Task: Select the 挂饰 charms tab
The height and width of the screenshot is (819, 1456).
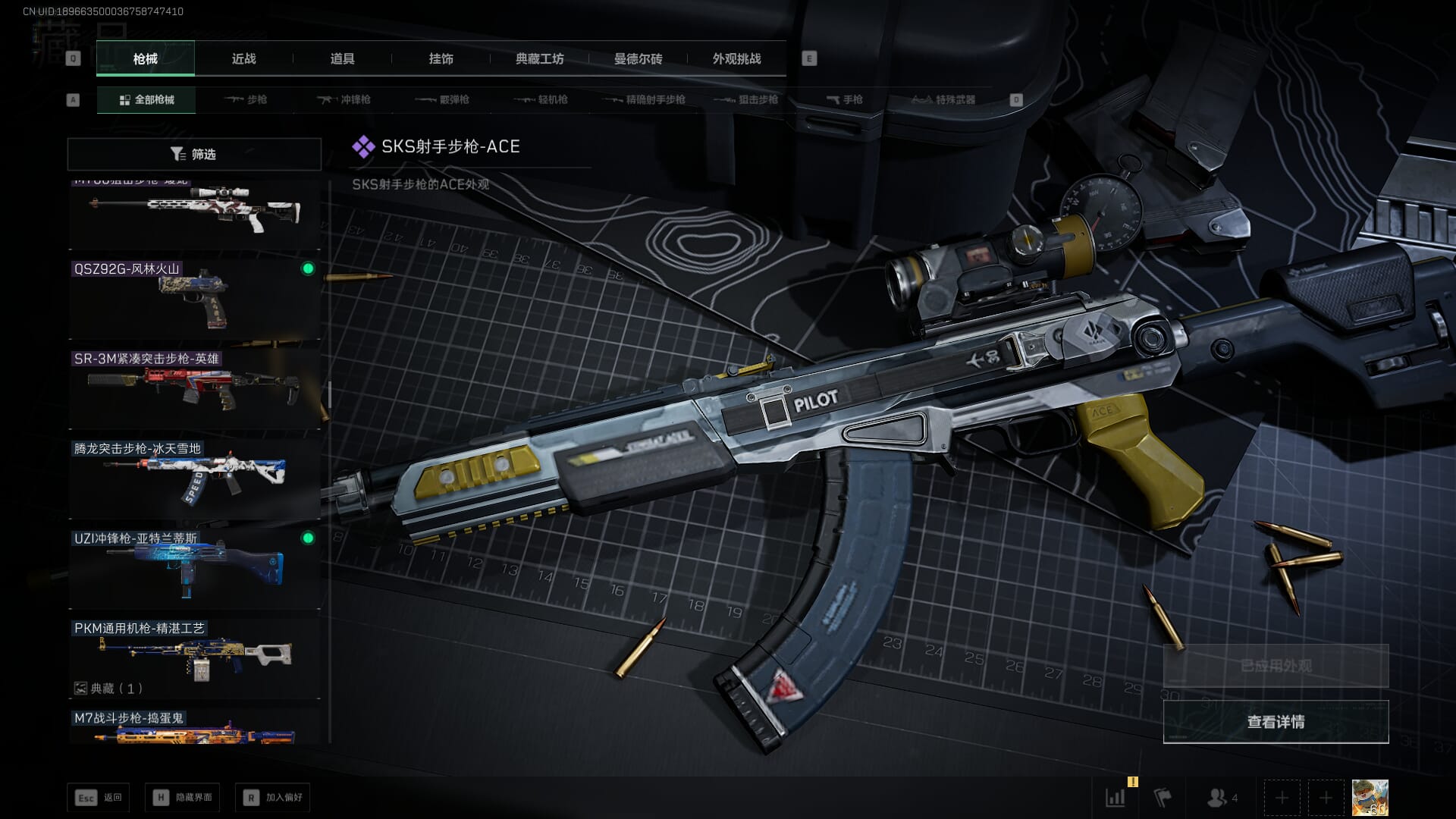Action: pos(441,59)
